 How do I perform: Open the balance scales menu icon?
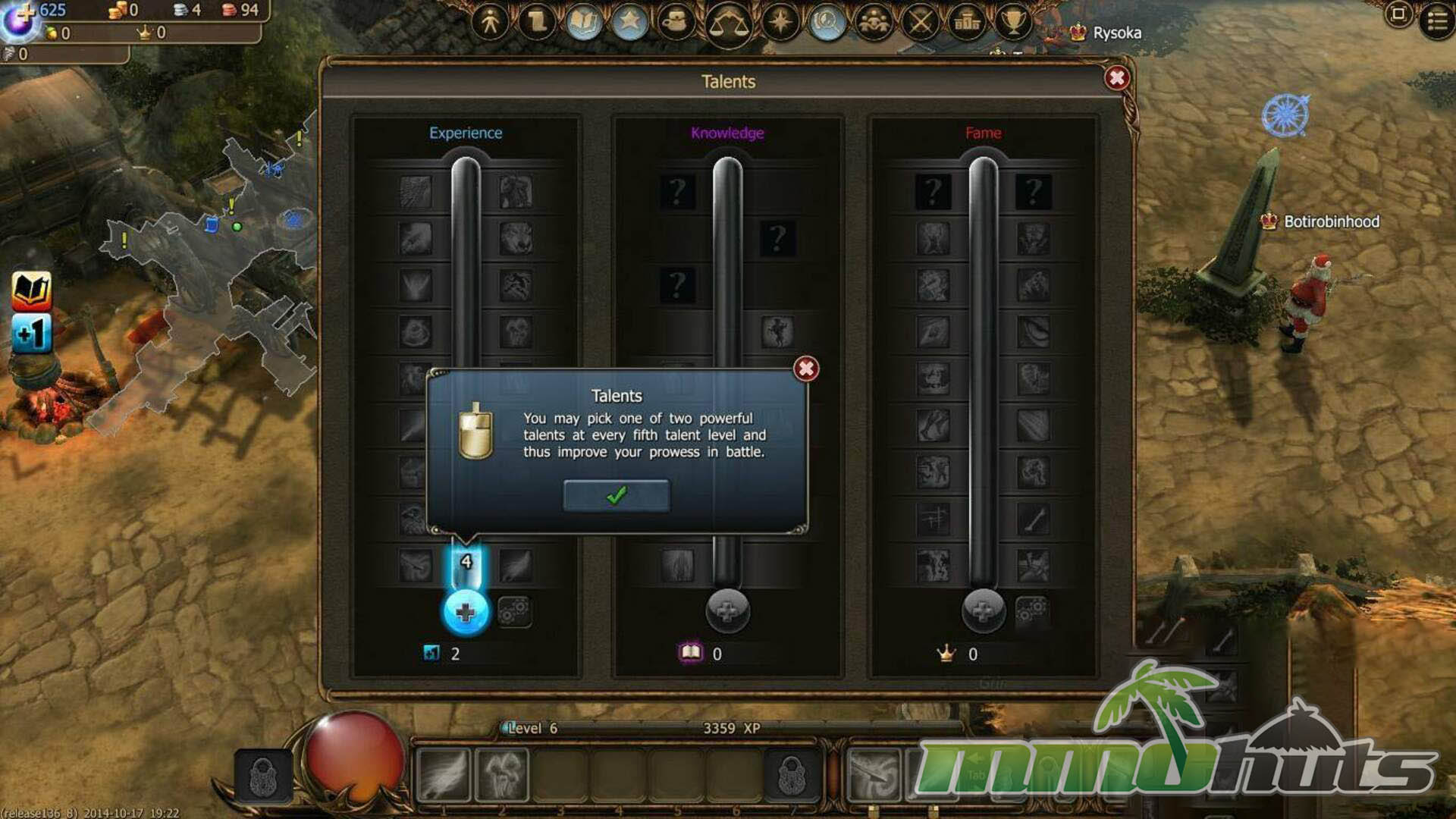tap(728, 24)
